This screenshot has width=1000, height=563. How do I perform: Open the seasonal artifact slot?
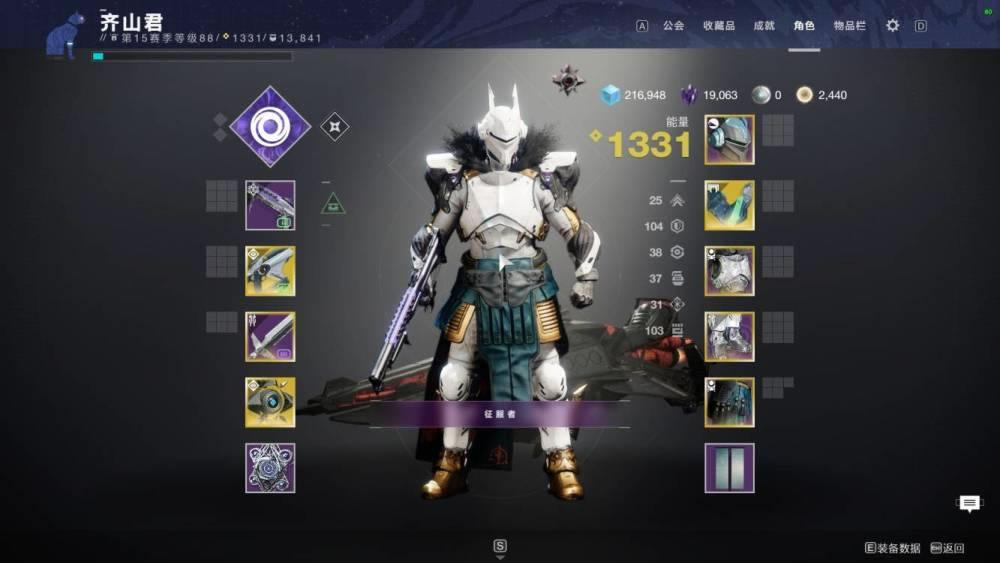(270, 468)
